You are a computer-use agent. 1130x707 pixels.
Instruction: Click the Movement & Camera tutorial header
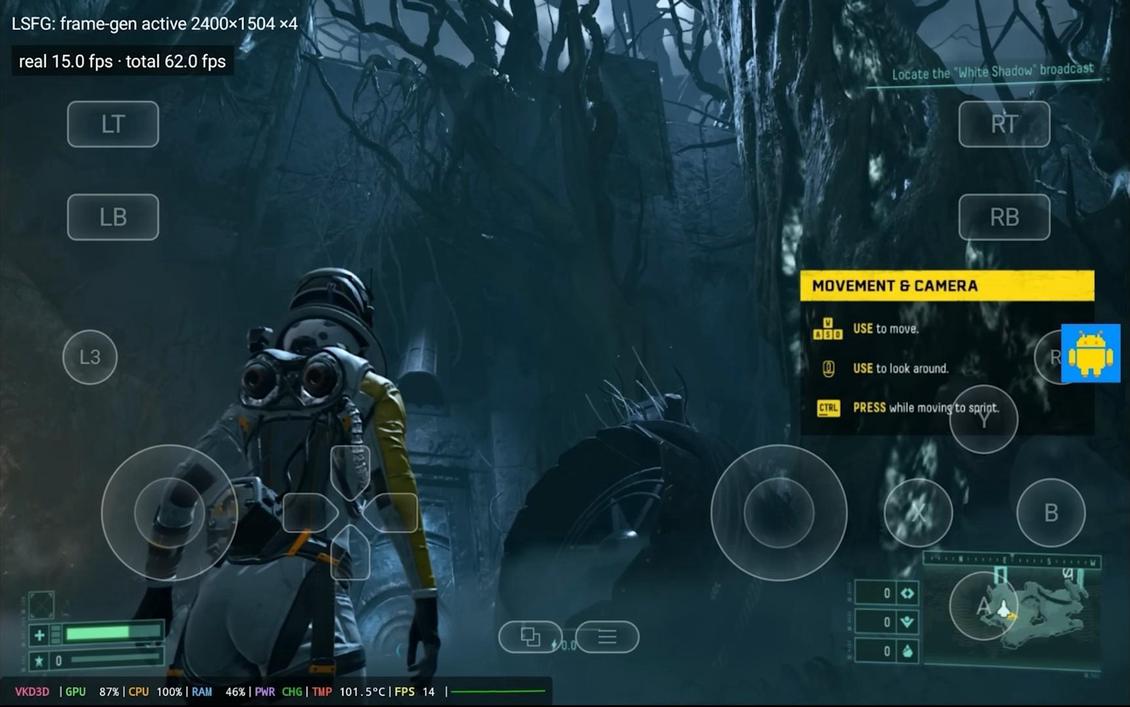coord(946,286)
